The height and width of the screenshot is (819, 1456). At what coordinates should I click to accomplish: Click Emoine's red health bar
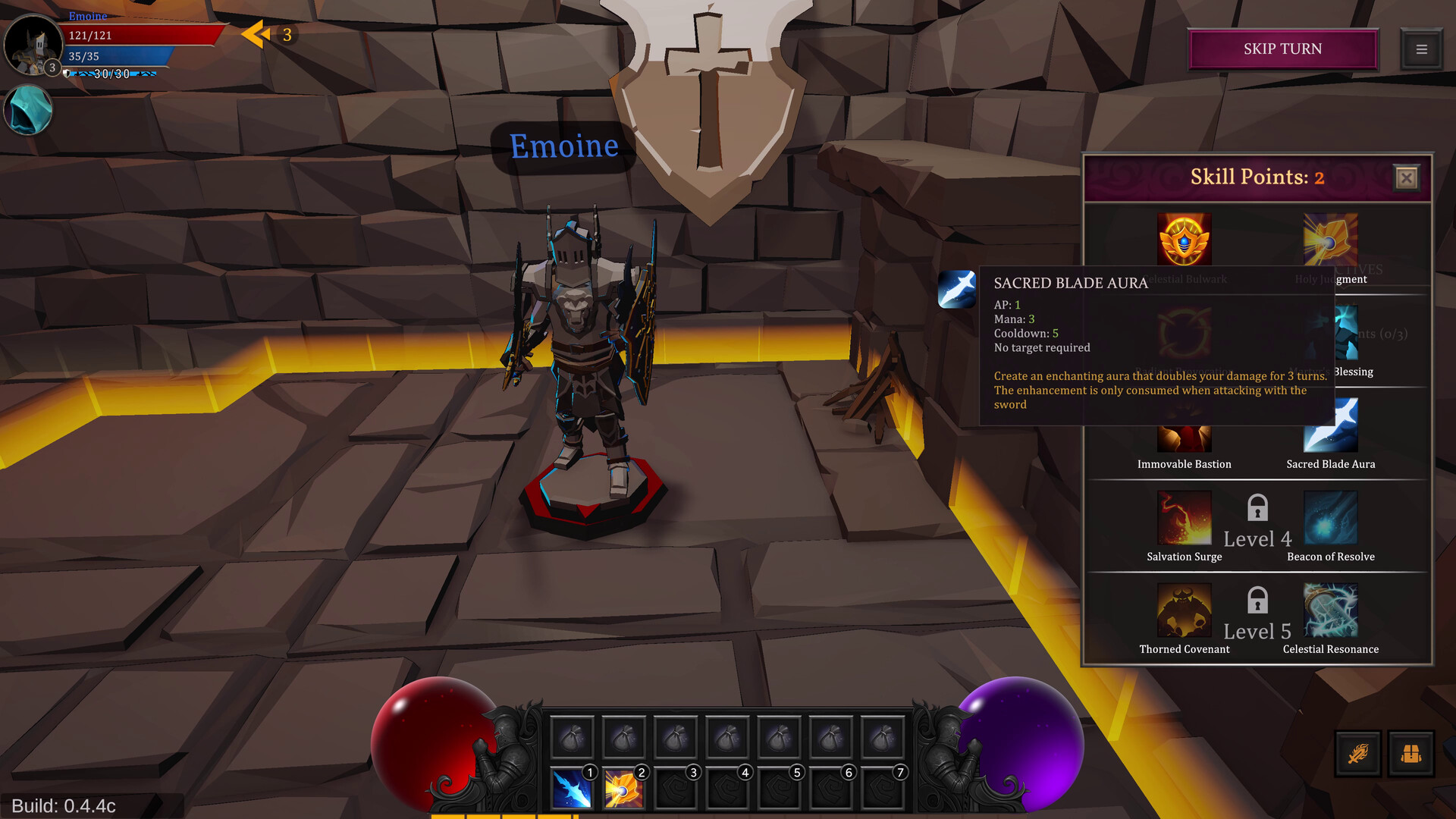[144, 34]
